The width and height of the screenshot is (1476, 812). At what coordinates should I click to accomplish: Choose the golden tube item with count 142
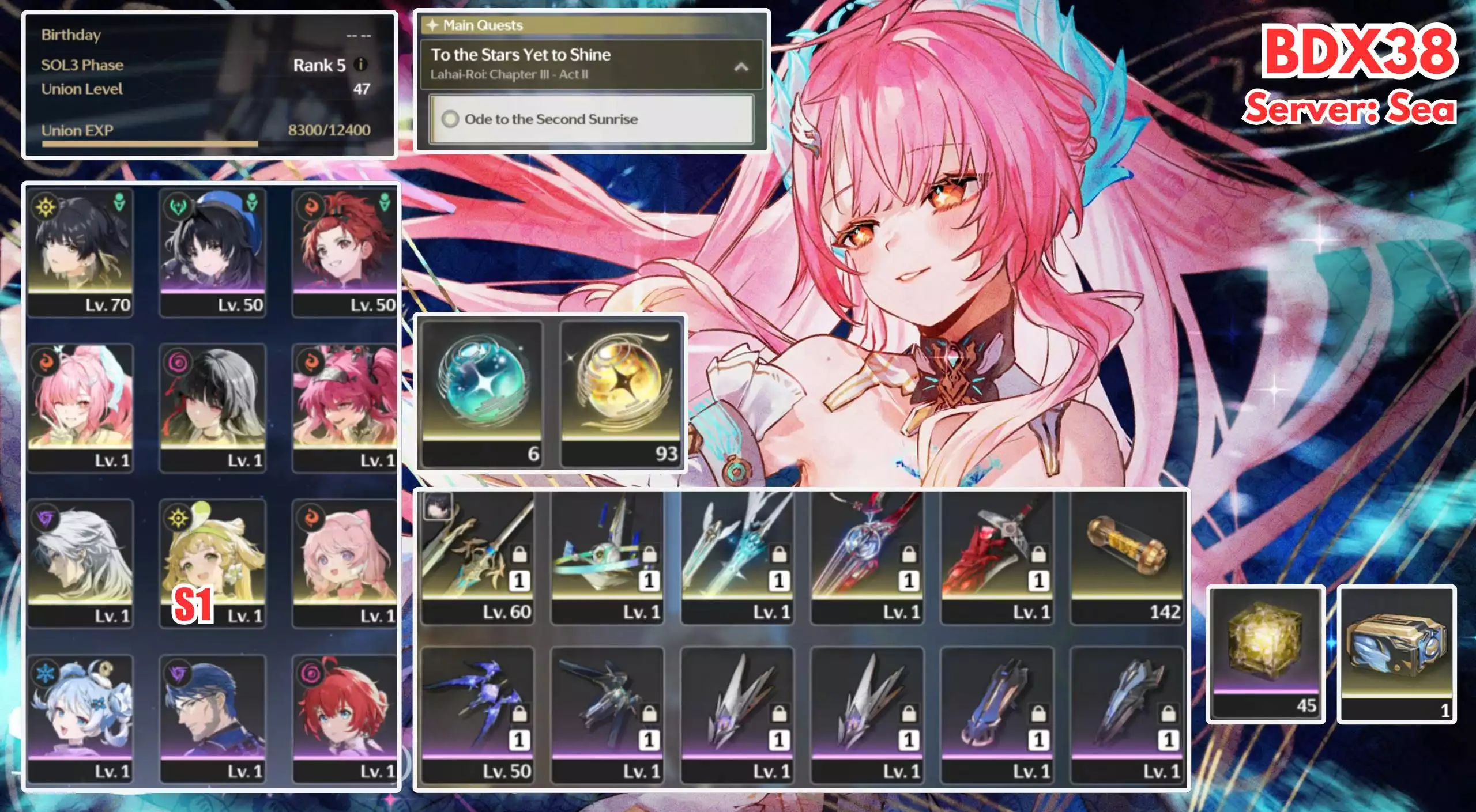[1127, 557]
